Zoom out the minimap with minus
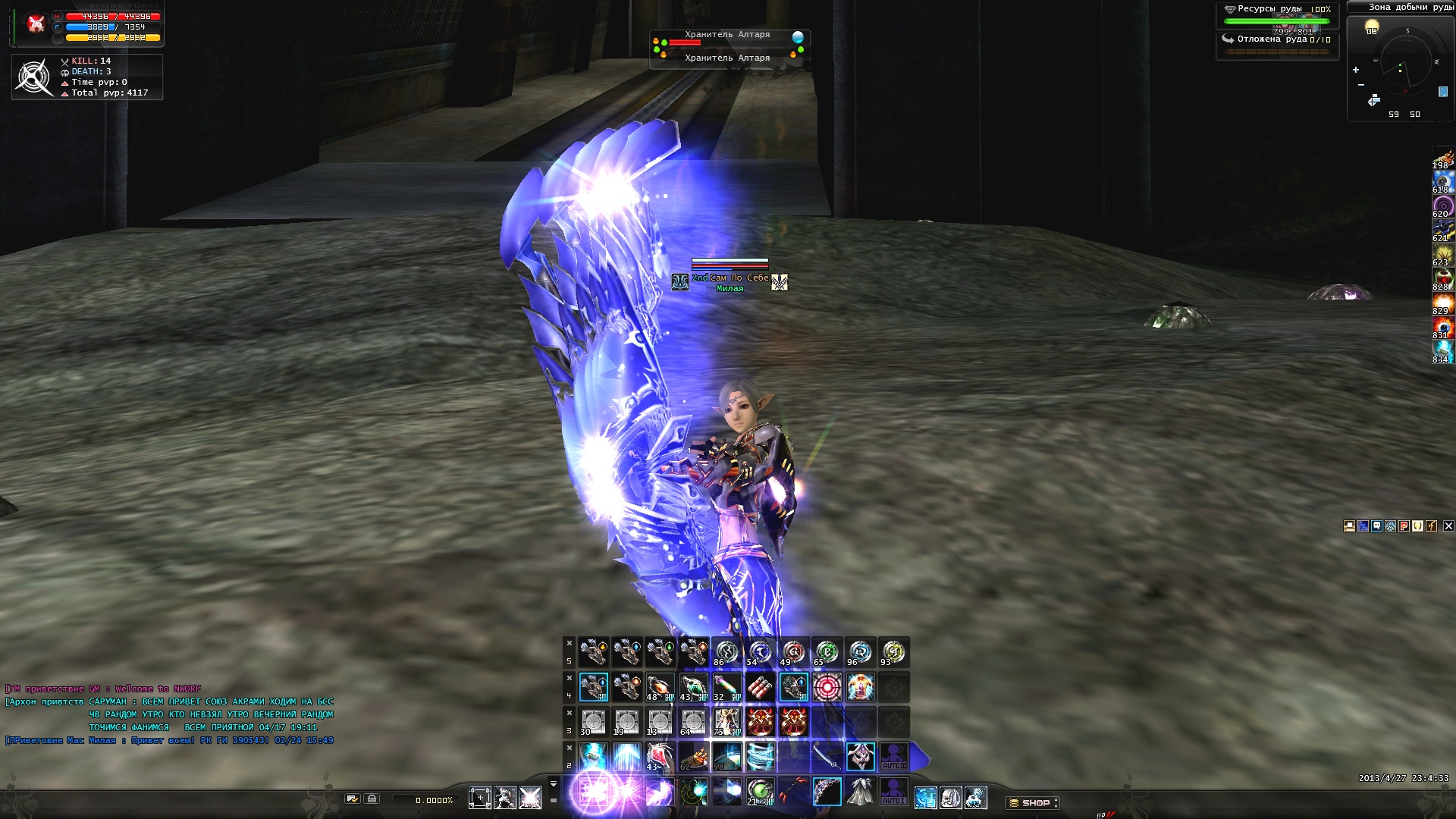Image resolution: width=1456 pixels, height=819 pixels. click(1361, 85)
